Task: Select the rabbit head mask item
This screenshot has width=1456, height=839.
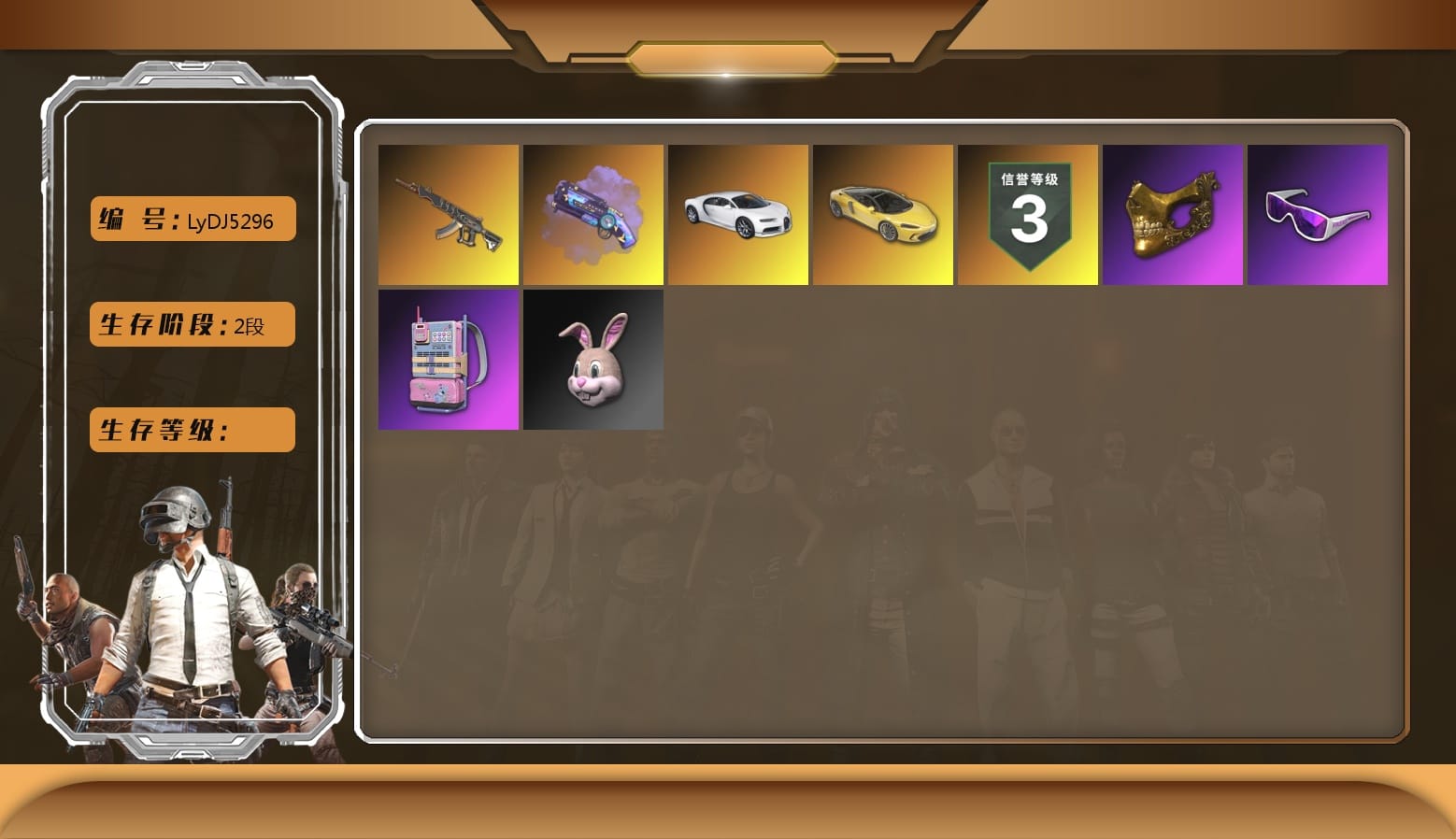Action: (593, 360)
